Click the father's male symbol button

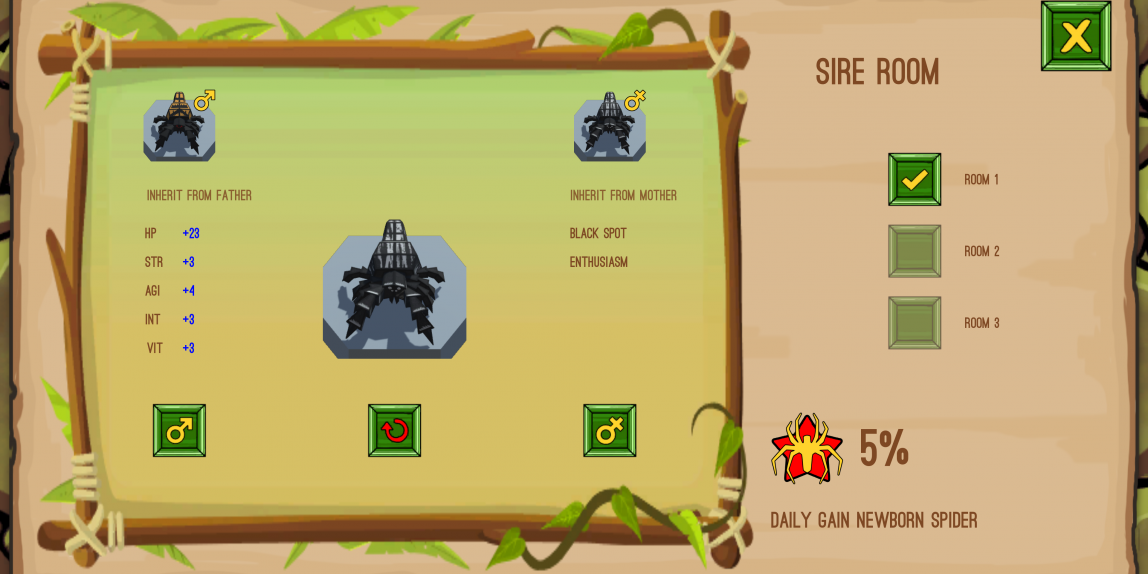[179, 431]
